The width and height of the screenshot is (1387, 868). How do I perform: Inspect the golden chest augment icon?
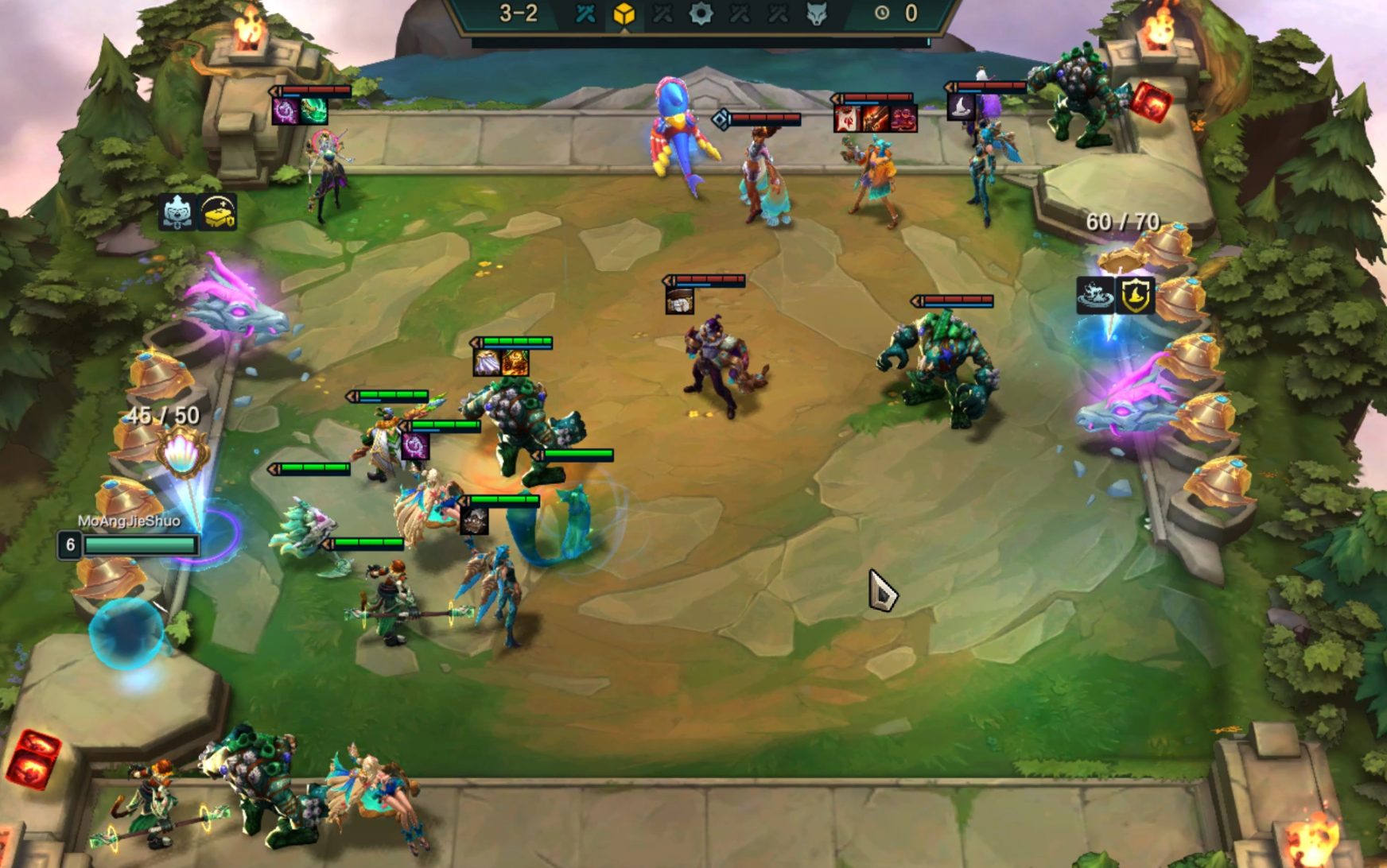click(217, 212)
